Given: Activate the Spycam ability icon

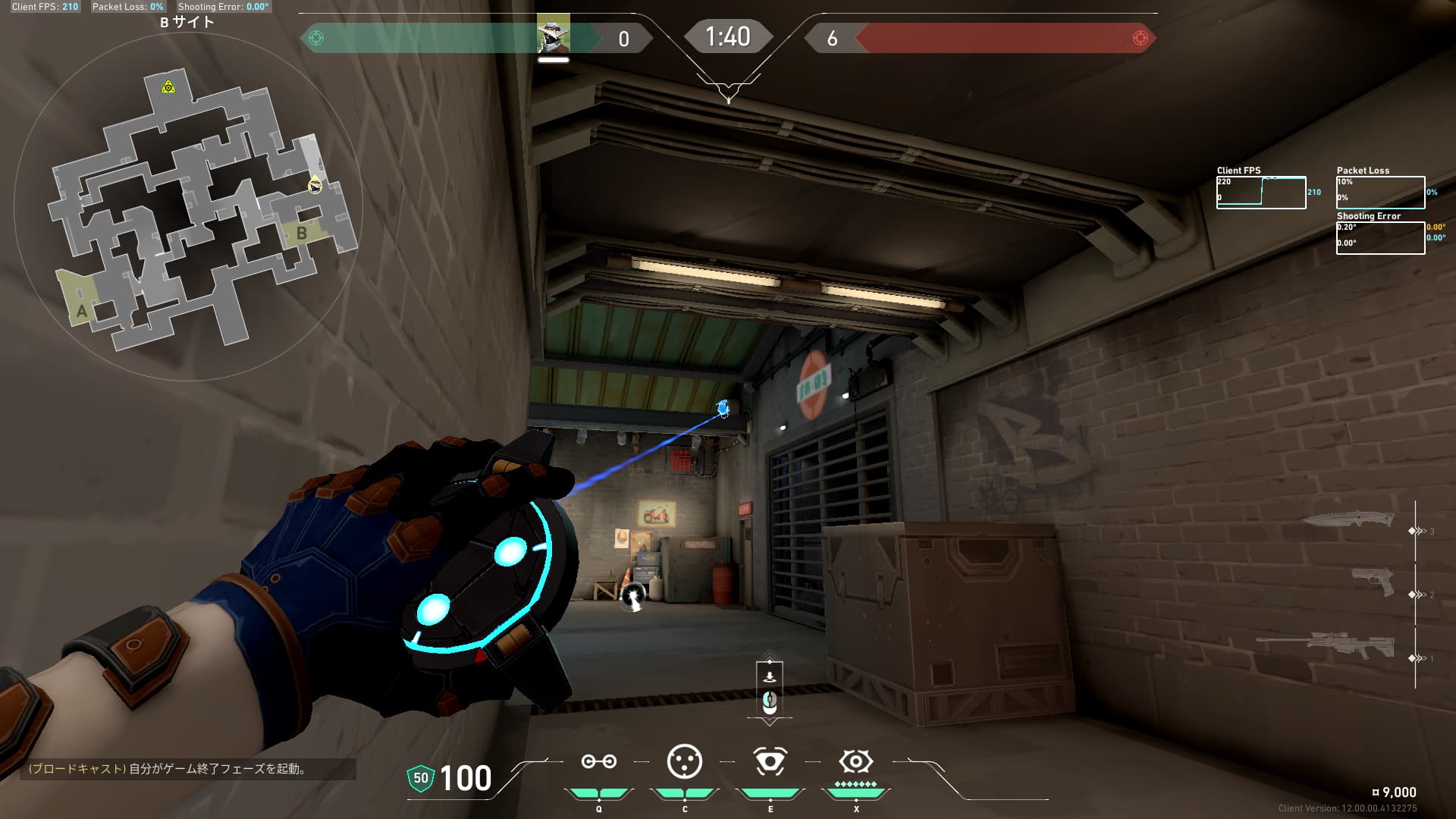Looking at the screenshot, I should (x=770, y=761).
